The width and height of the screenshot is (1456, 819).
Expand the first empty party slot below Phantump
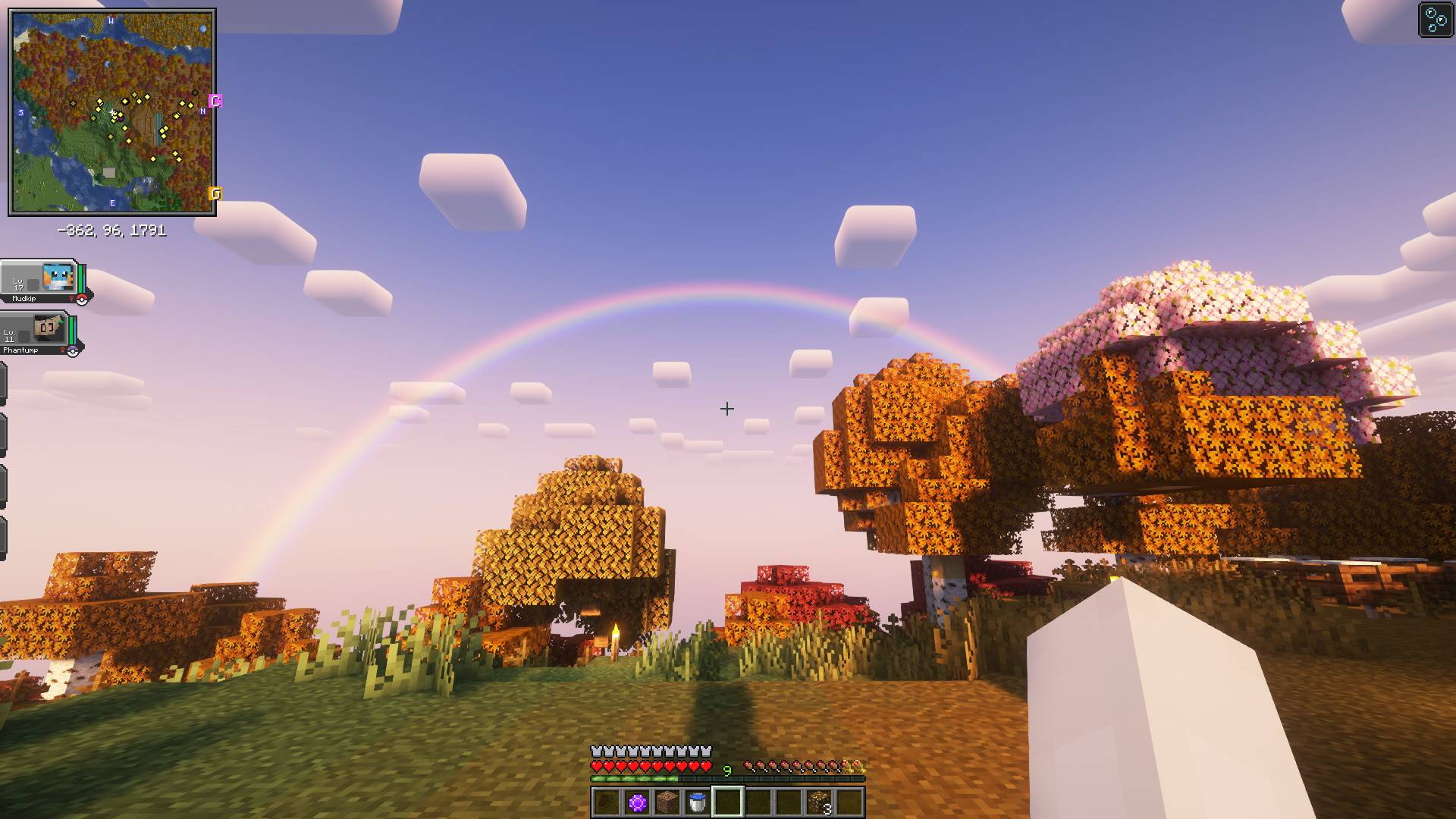point(5,383)
